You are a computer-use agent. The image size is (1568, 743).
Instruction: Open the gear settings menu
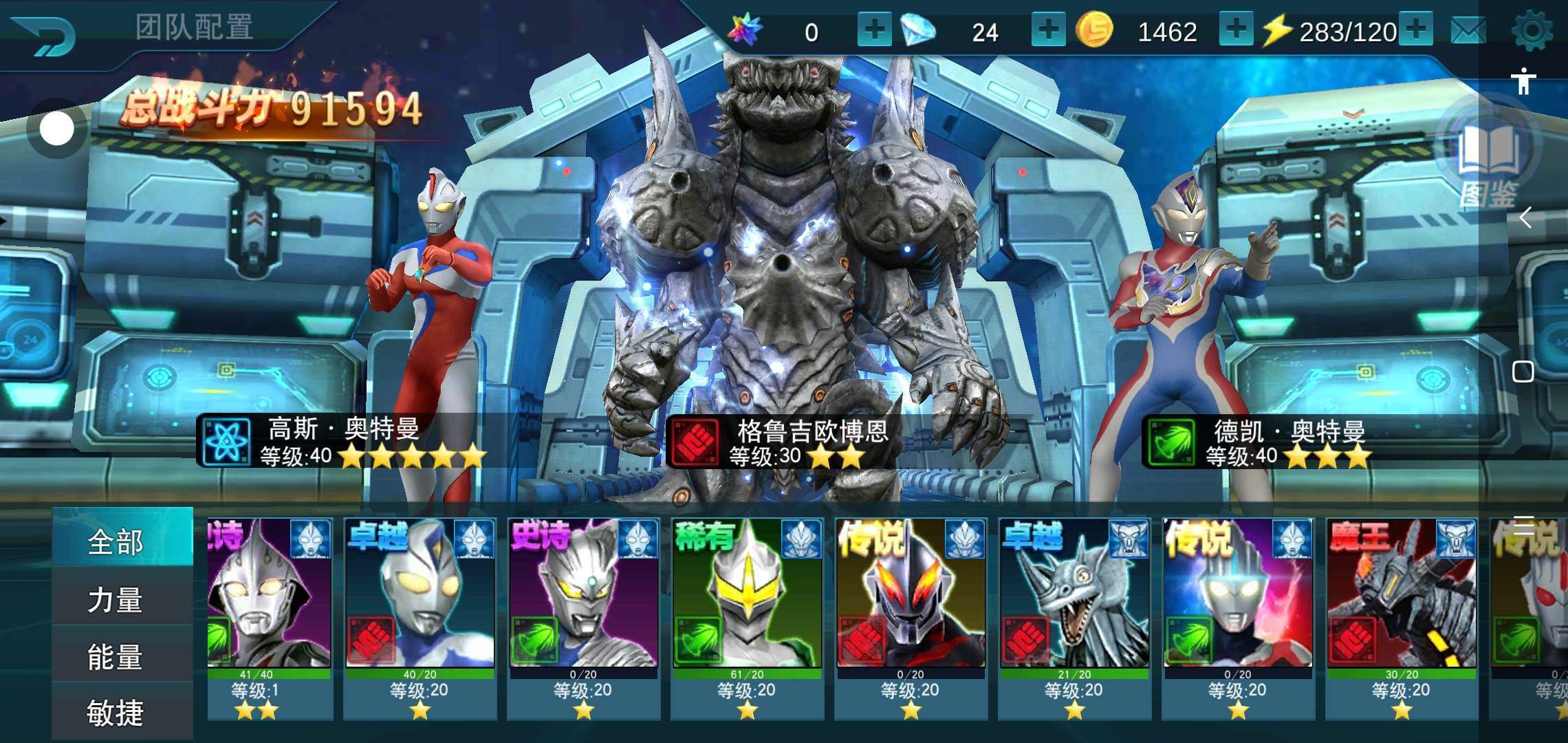[1532, 31]
